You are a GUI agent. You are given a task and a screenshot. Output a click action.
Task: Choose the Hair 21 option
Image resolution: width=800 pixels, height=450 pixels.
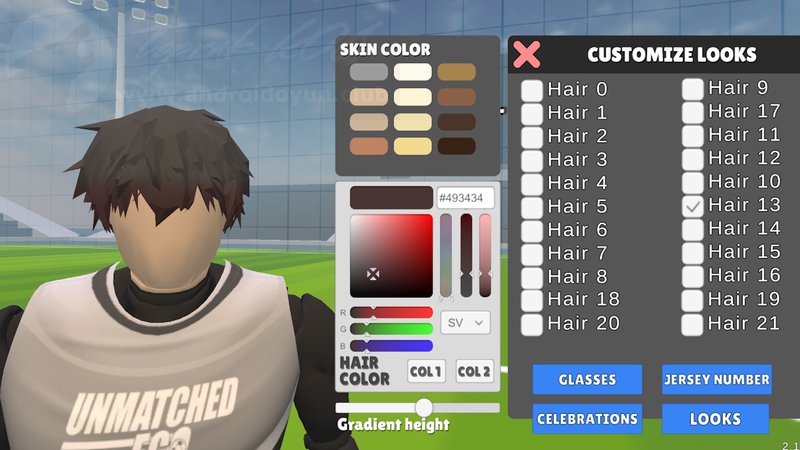click(x=693, y=324)
